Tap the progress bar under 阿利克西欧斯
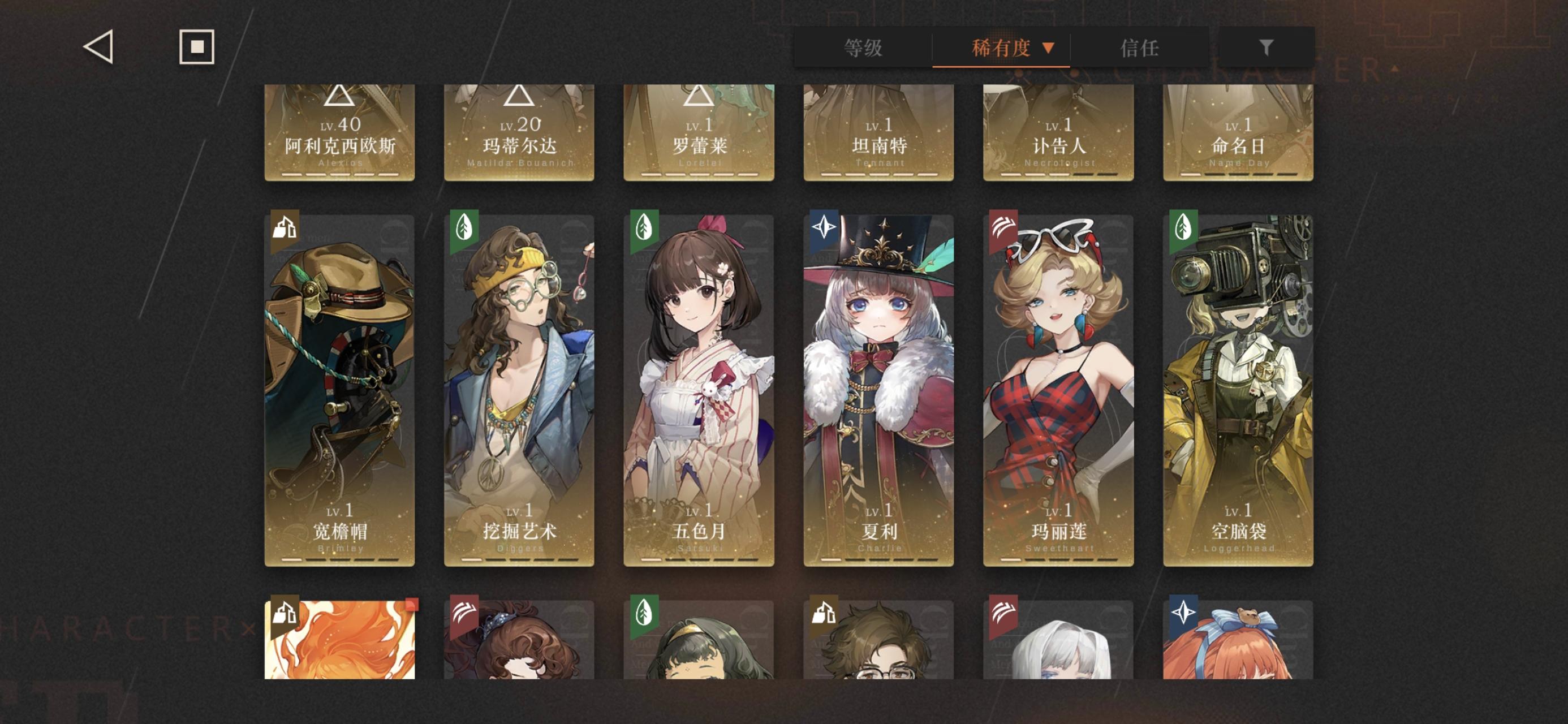1568x724 pixels. (339, 176)
